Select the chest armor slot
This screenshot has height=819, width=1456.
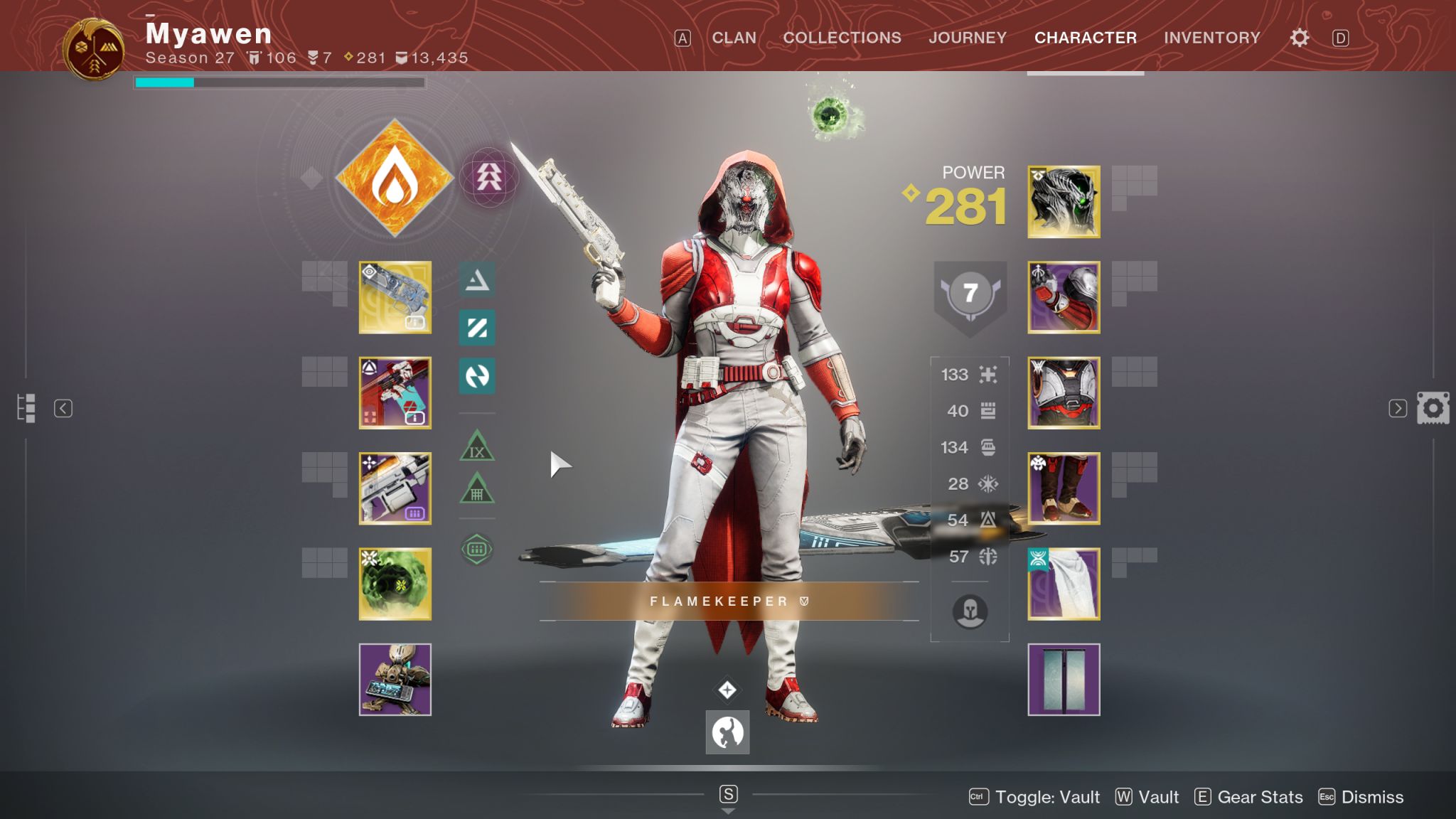1064,392
